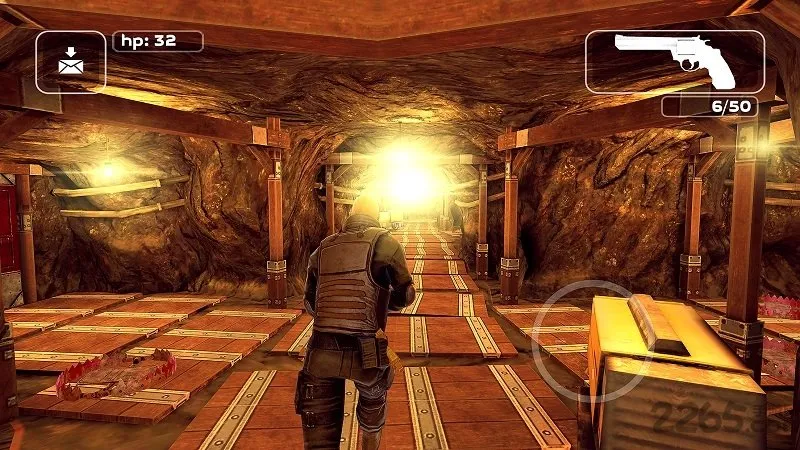Open the envelope messages icon
The height and width of the screenshot is (450, 800).
70,61
